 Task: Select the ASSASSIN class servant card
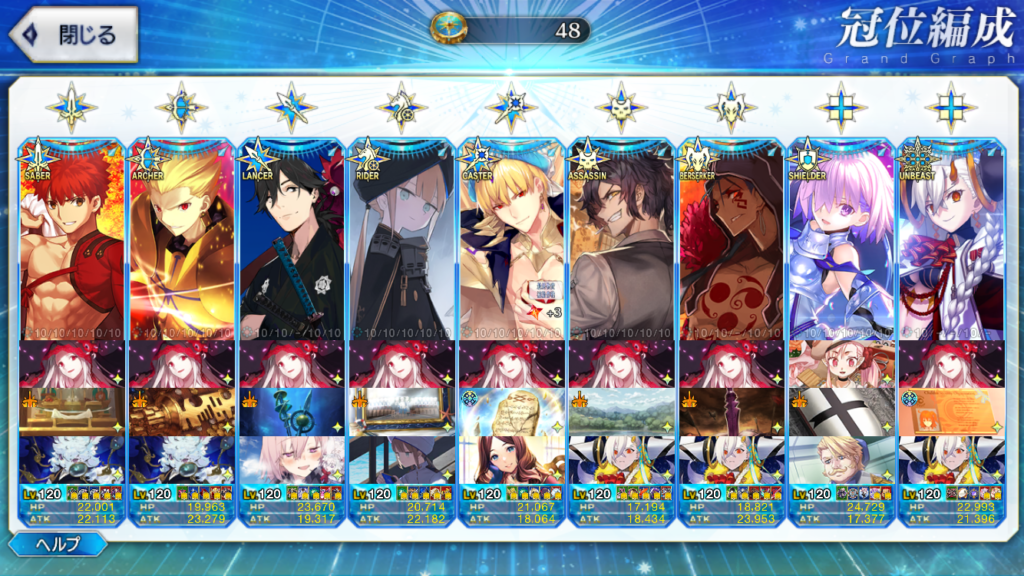(x=621, y=240)
